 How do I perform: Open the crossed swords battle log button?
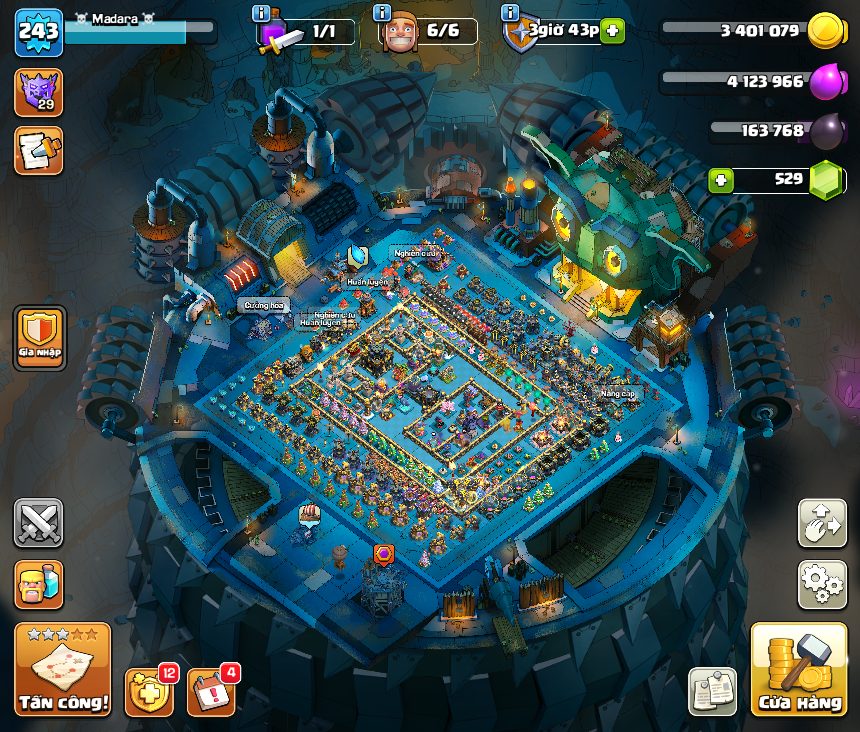(x=38, y=523)
